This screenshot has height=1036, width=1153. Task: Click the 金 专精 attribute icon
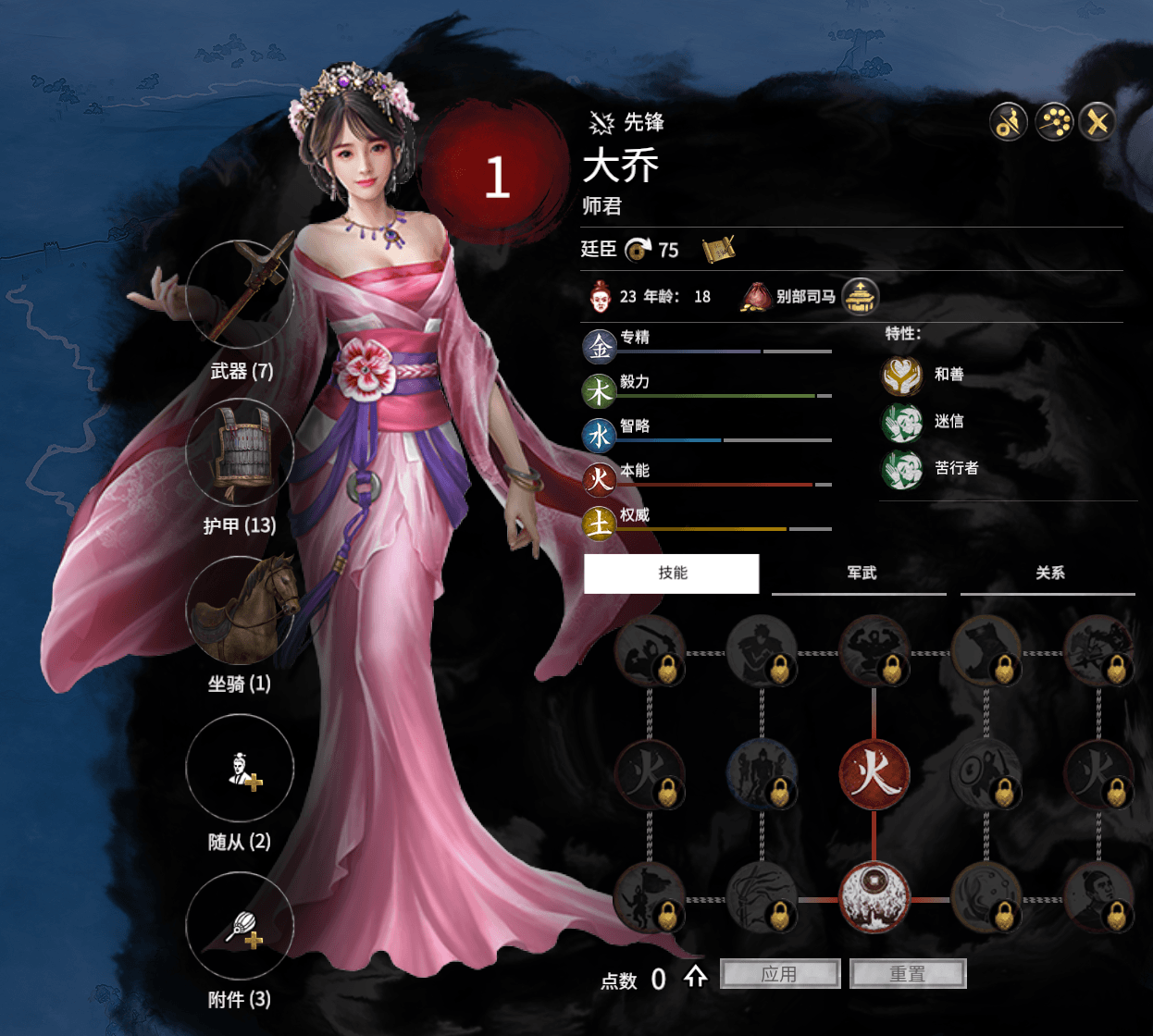click(x=600, y=347)
